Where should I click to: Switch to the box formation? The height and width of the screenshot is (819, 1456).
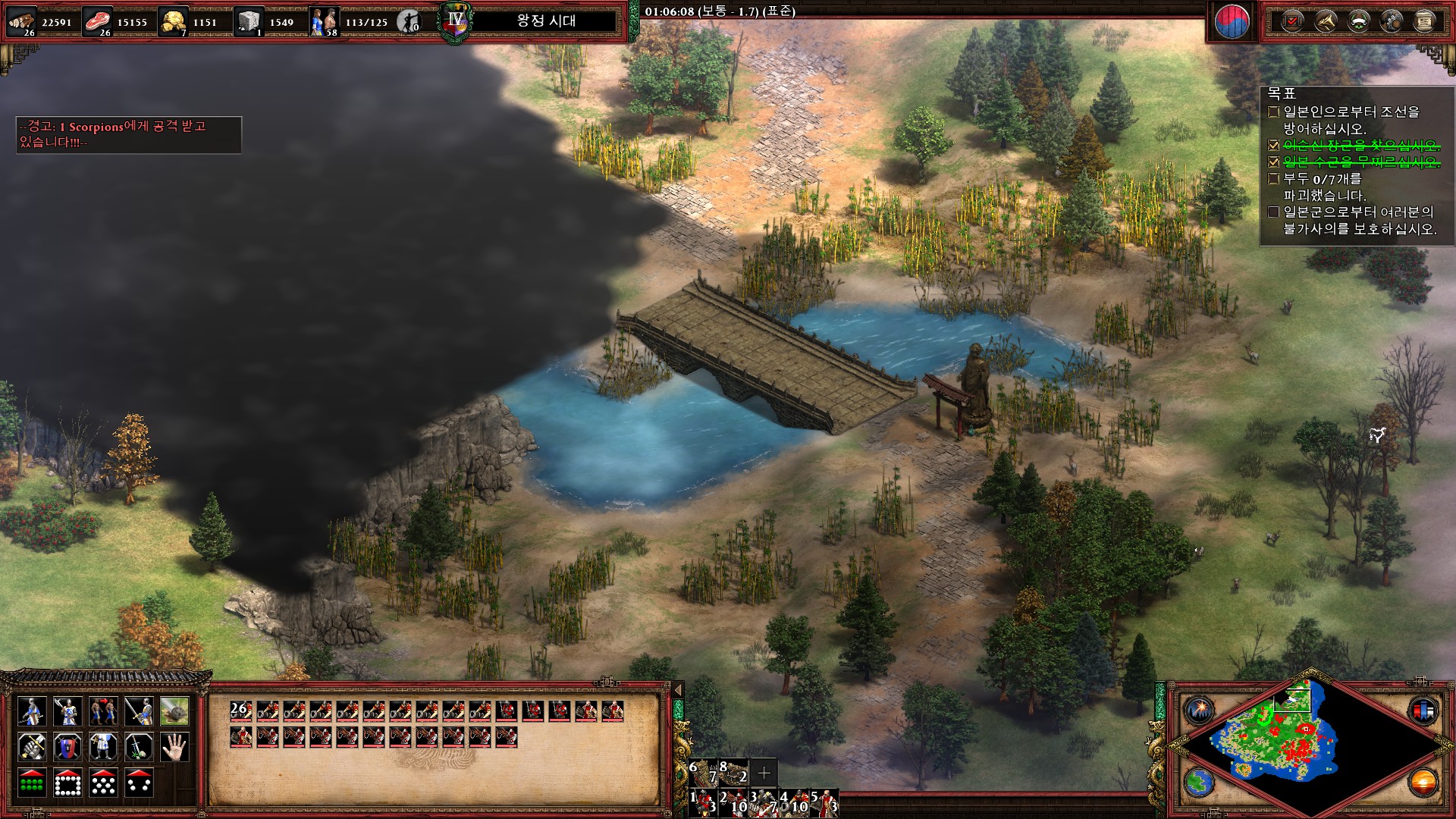[x=67, y=783]
